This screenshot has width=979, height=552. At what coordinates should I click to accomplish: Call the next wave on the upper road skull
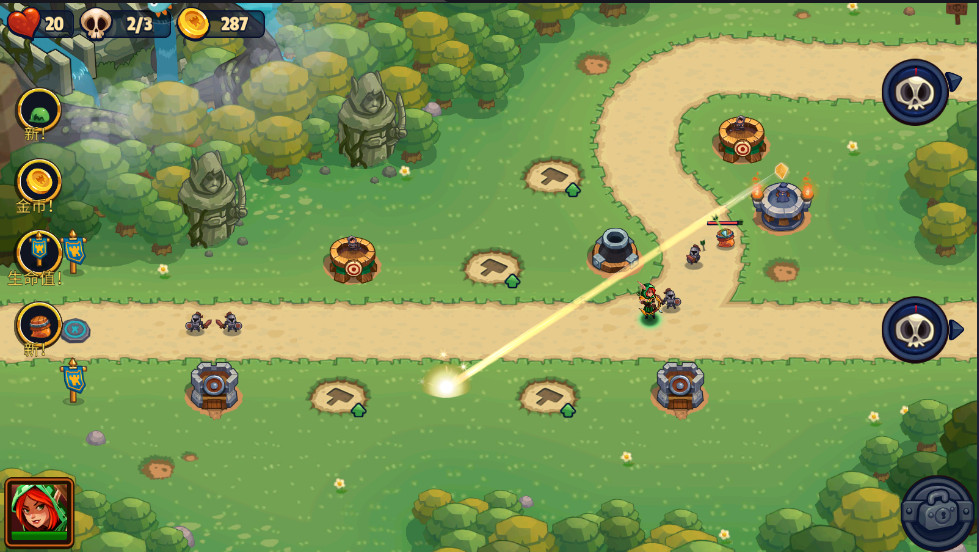click(915, 92)
